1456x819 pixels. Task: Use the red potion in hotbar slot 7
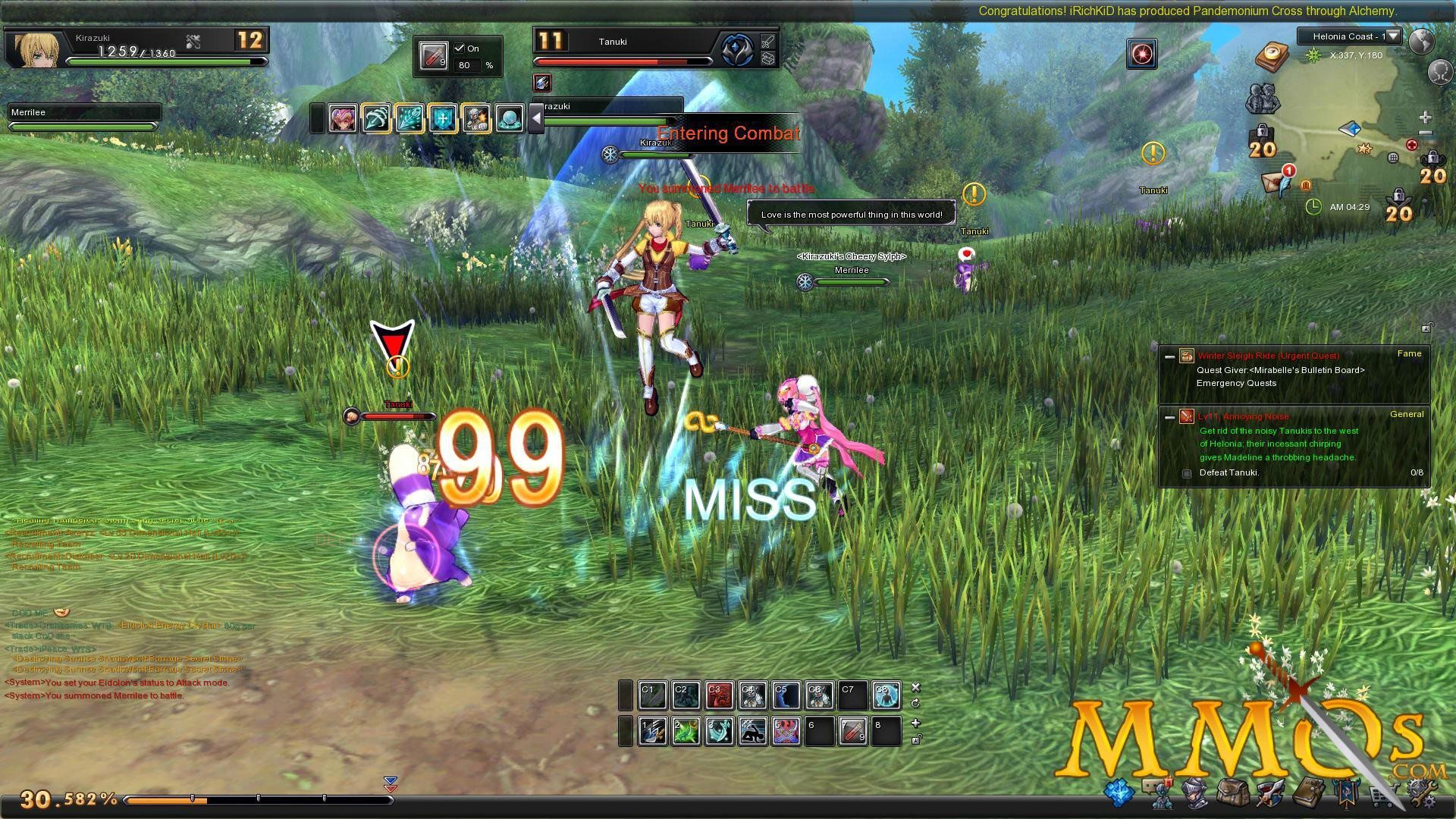pyautogui.click(x=852, y=732)
